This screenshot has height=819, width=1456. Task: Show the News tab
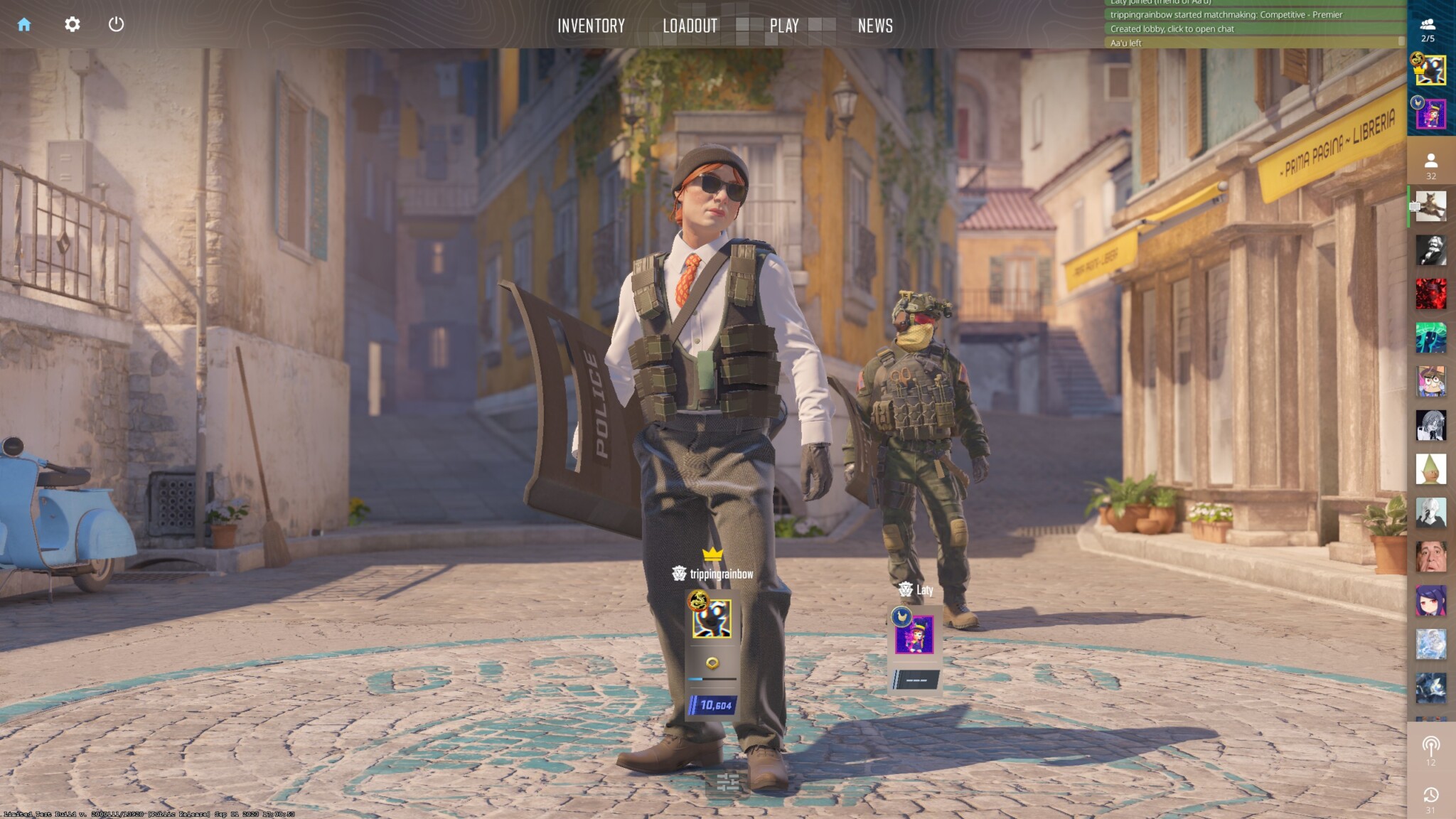(874, 26)
